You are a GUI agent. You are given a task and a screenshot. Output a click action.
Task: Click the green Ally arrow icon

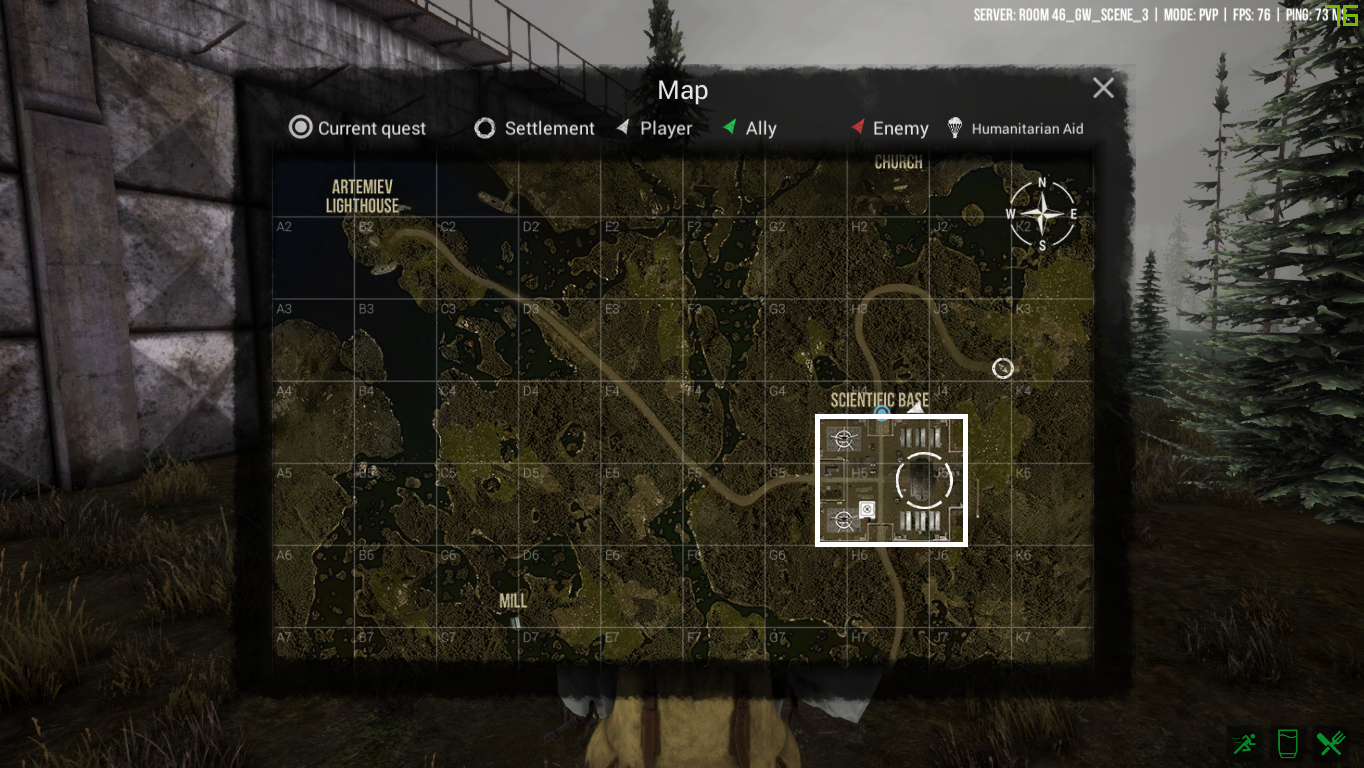pyautogui.click(x=731, y=127)
